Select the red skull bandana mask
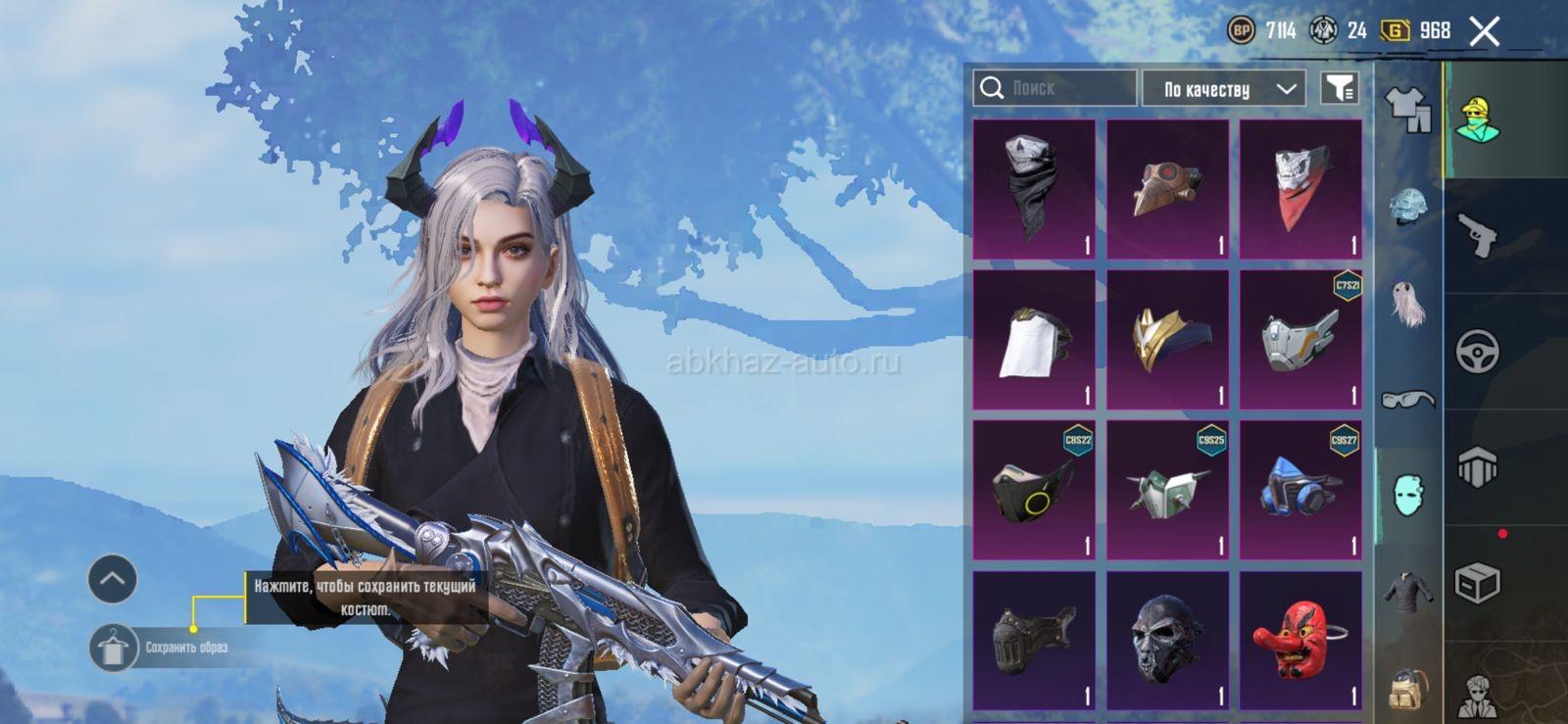The width and height of the screenshot is (1568, 724). 1300,189
